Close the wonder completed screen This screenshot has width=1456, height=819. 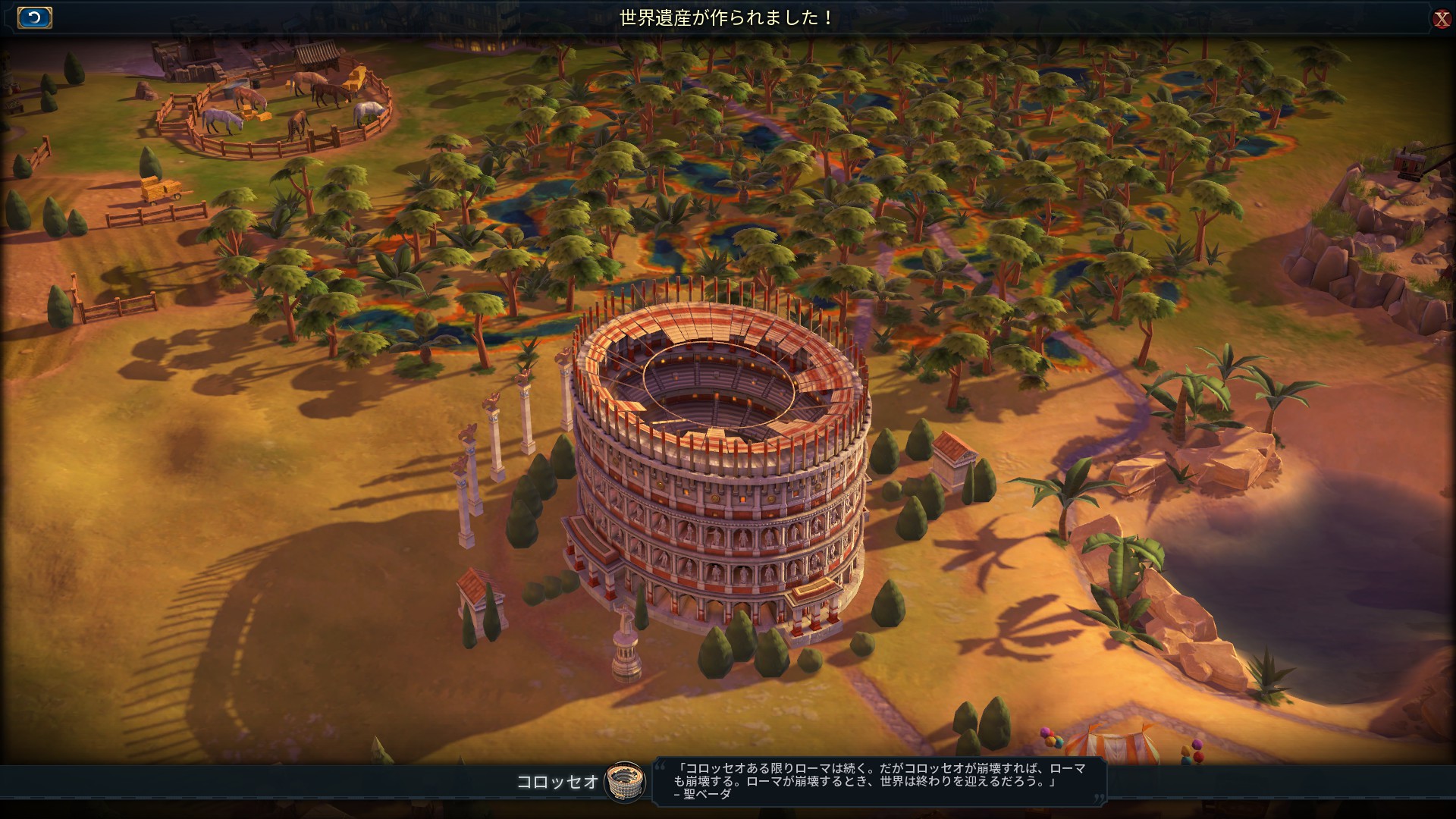pyautogui.click(x=1442, y=19)
